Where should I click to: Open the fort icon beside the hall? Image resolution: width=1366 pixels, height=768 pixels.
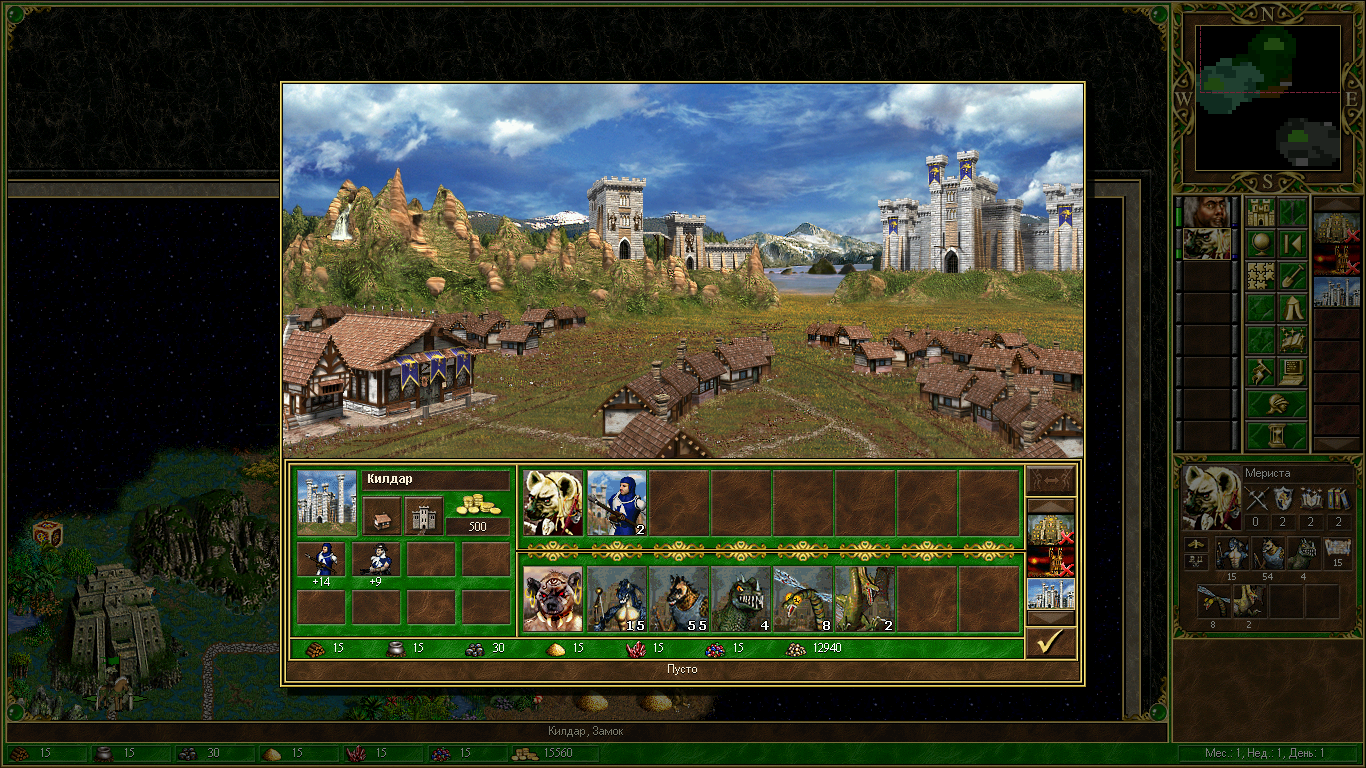click(423, 516)
